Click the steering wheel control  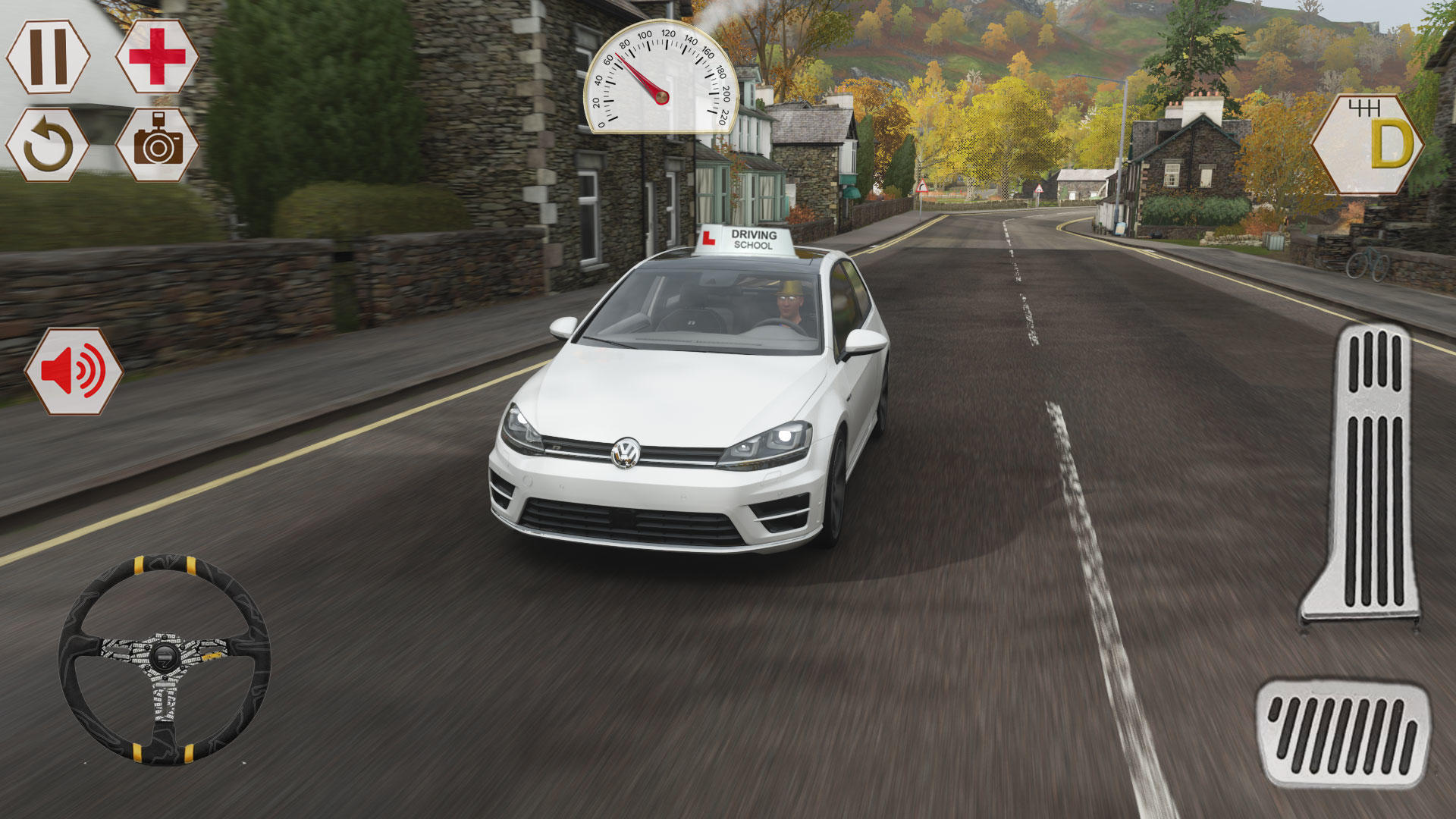point(165,657)
